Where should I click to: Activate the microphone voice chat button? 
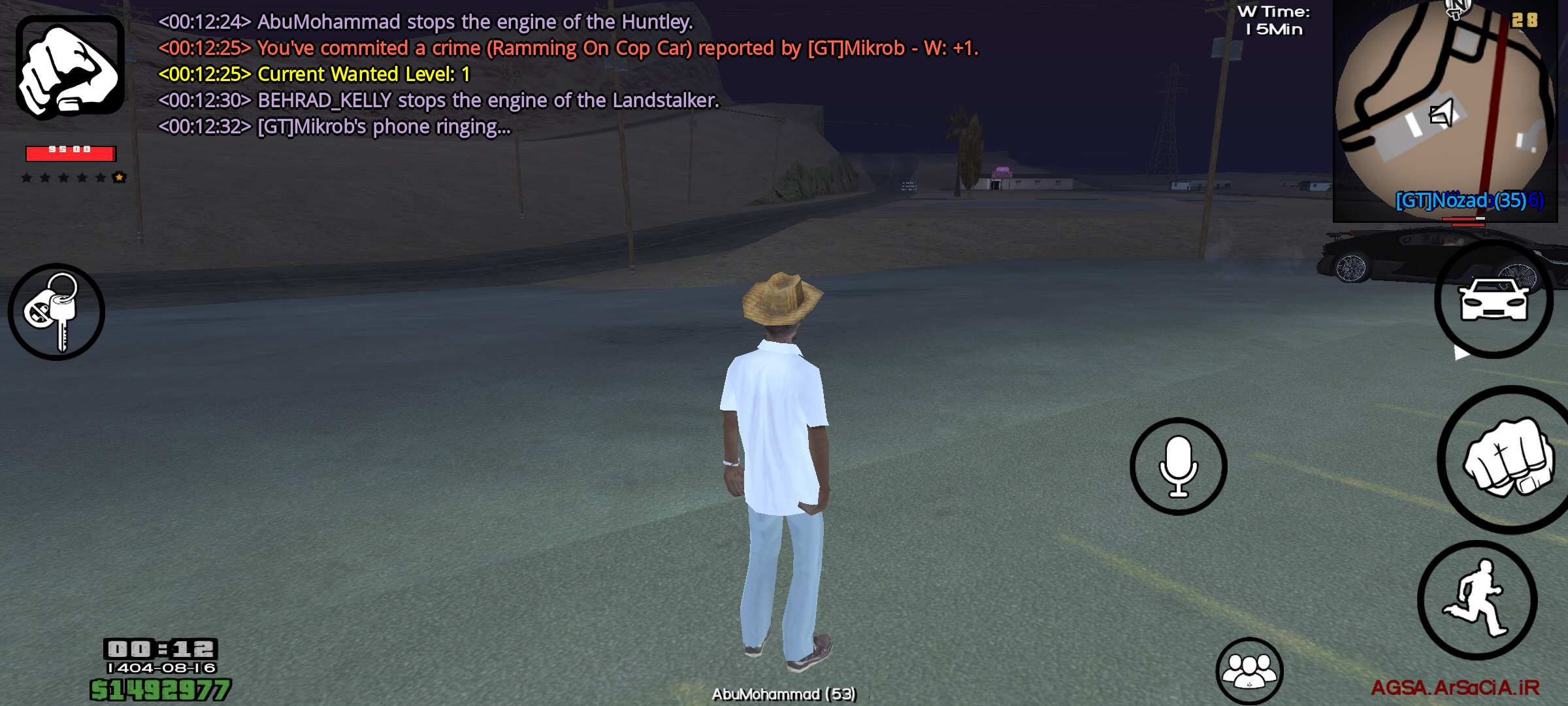pyautogui.click(x=1179, y=466)
